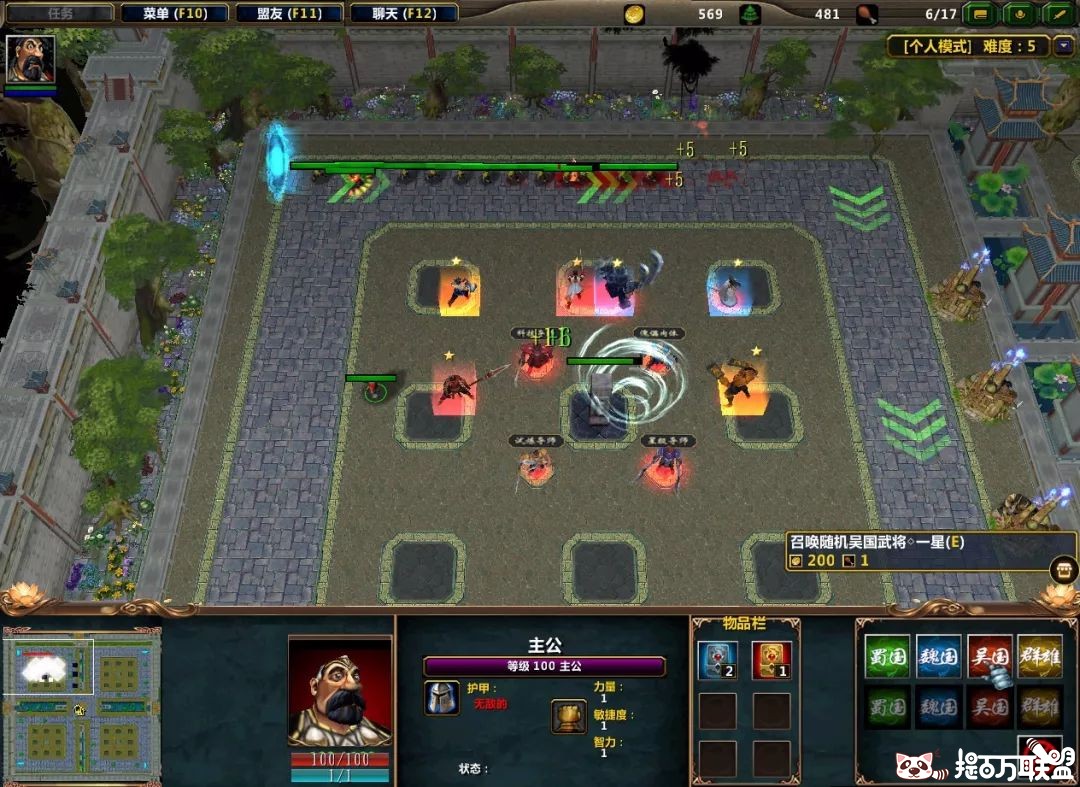1080x787 pixels.
Task: Click the dimmed yellow 群雄 button
Action: click(x=1040, y=707)
